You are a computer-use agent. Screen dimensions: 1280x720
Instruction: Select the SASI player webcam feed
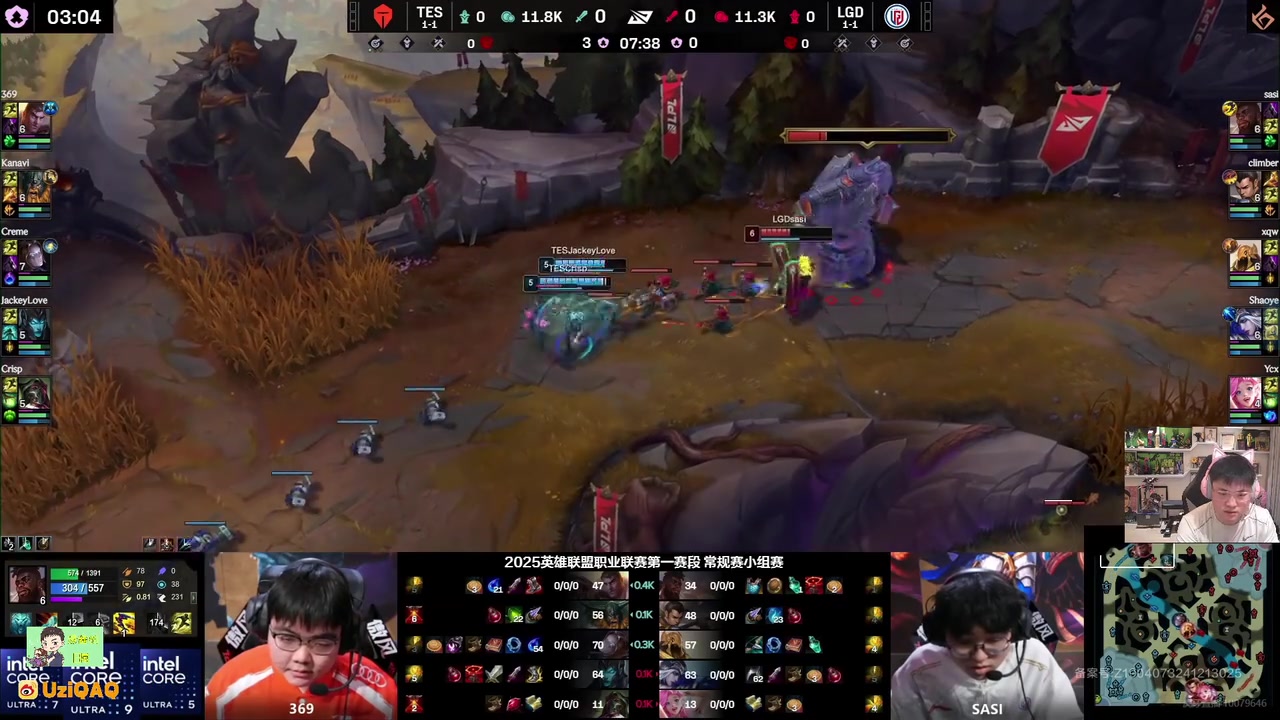[x=986, y=635]
